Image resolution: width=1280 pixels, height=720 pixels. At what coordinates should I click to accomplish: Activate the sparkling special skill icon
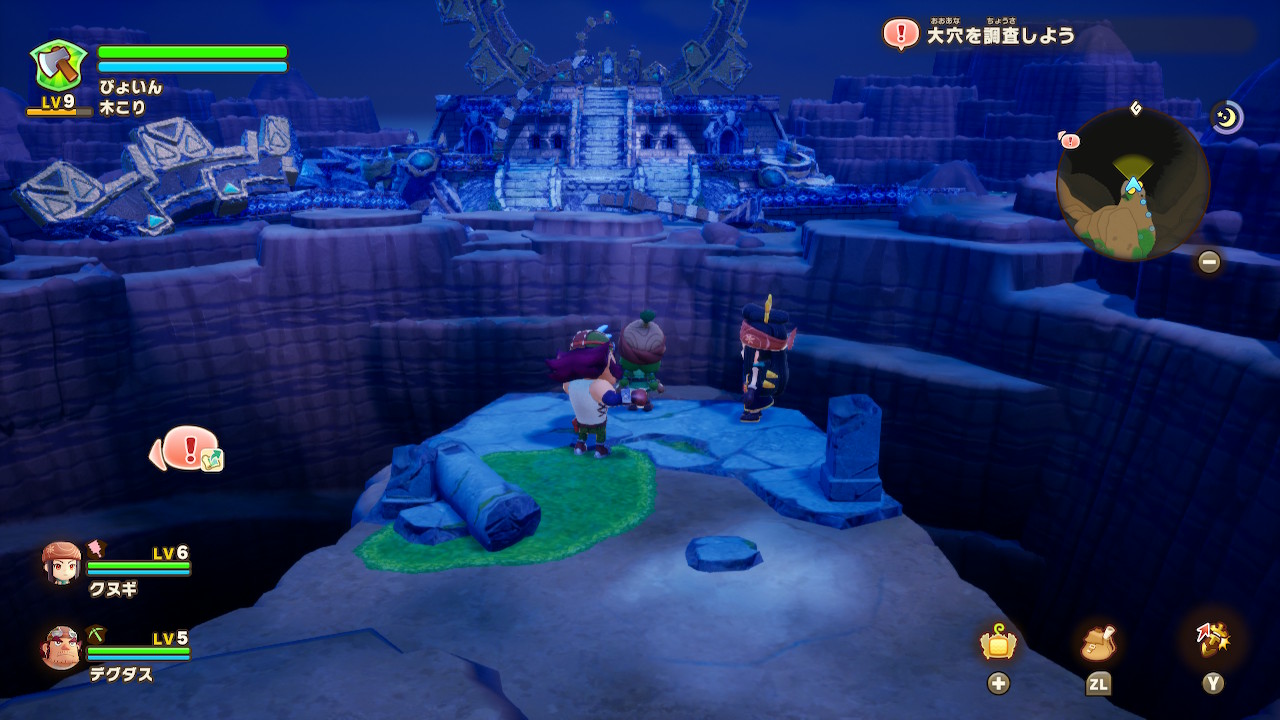coord(1212,640)
